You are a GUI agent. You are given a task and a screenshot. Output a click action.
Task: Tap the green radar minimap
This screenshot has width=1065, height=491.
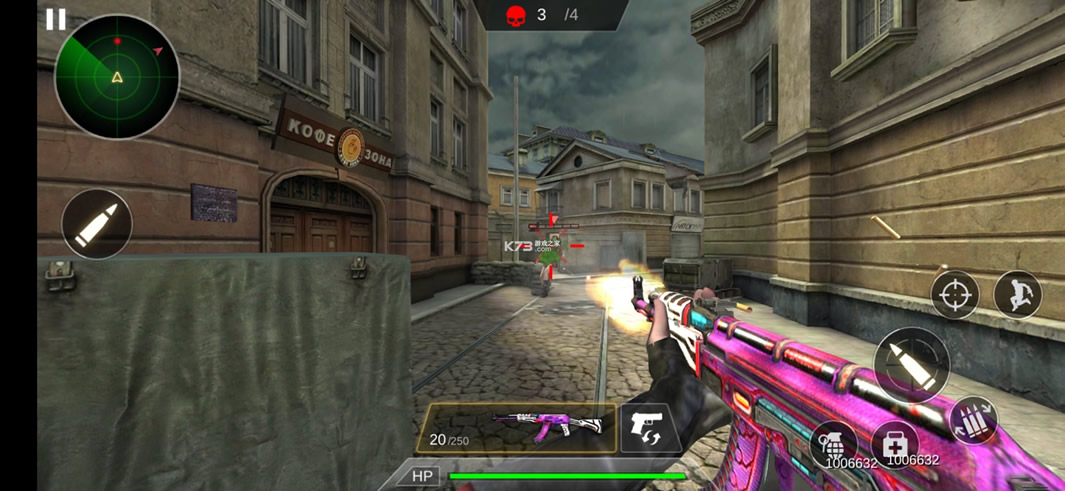click(x=117, y=77)
